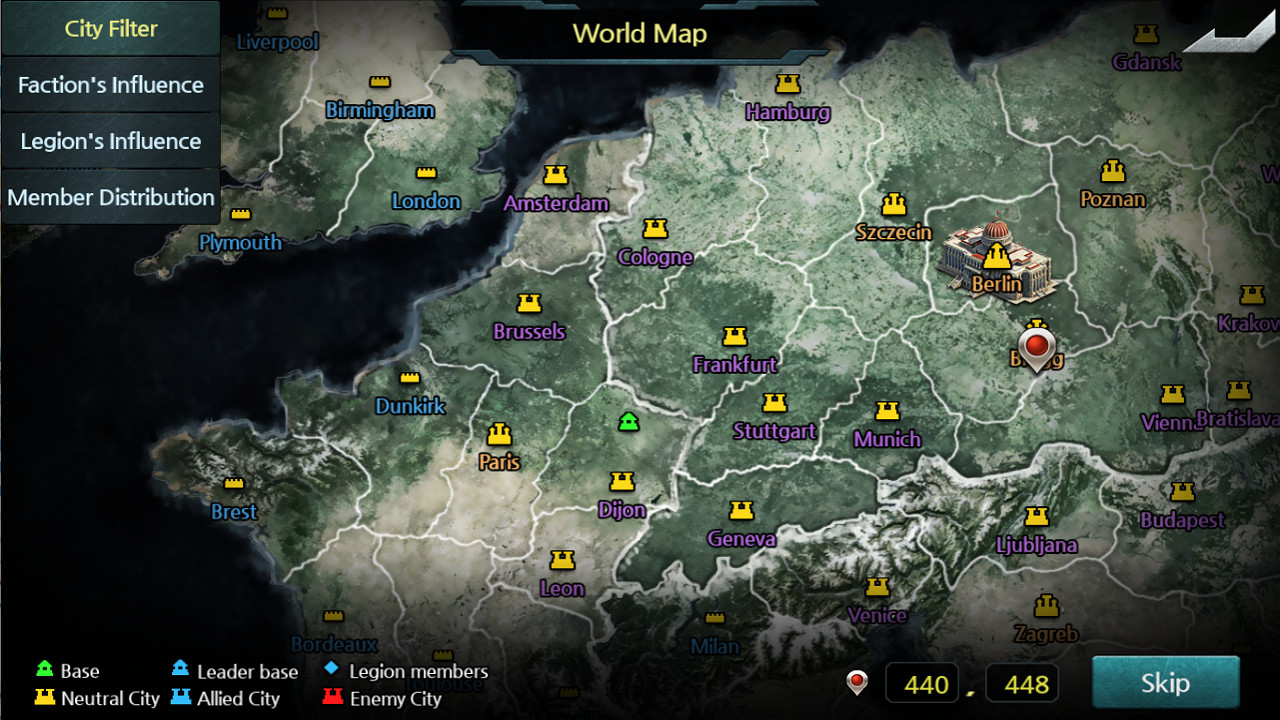Image resolution: width=1280 pixels, height=720 pixels.
Task: Toggle the Legion's Influence filter
Action: (x=110, y=141)
